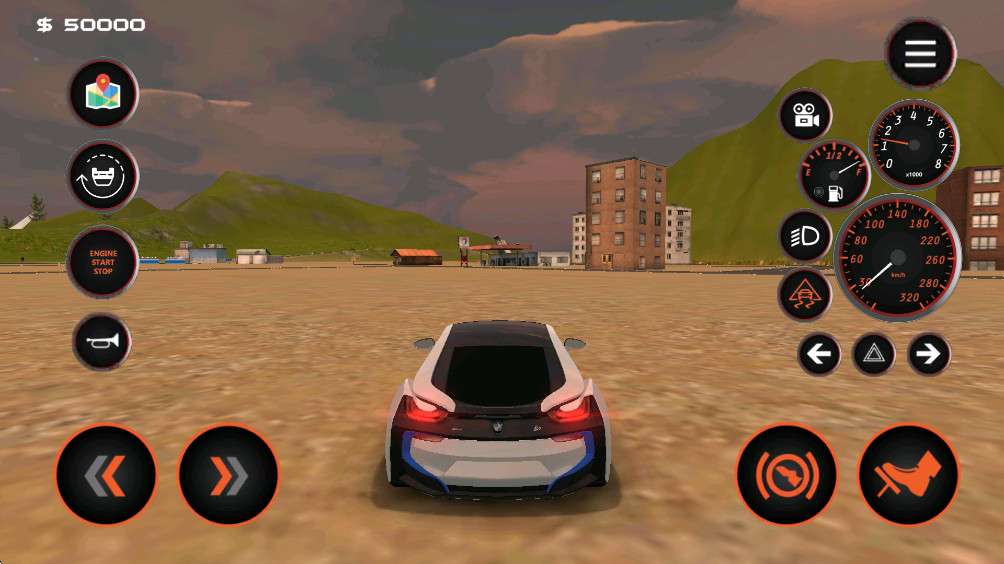Screen dimensions: 1004x564
Task: Turn on the hazard lights triangle
Action: (x=873, y=354)
